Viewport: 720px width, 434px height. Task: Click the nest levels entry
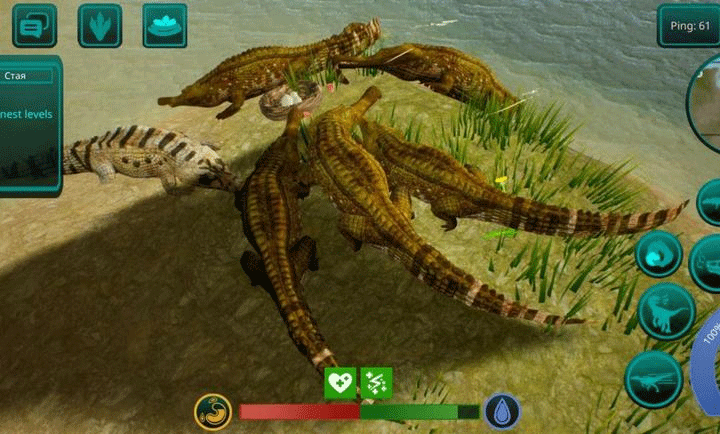tap(27, 114)
